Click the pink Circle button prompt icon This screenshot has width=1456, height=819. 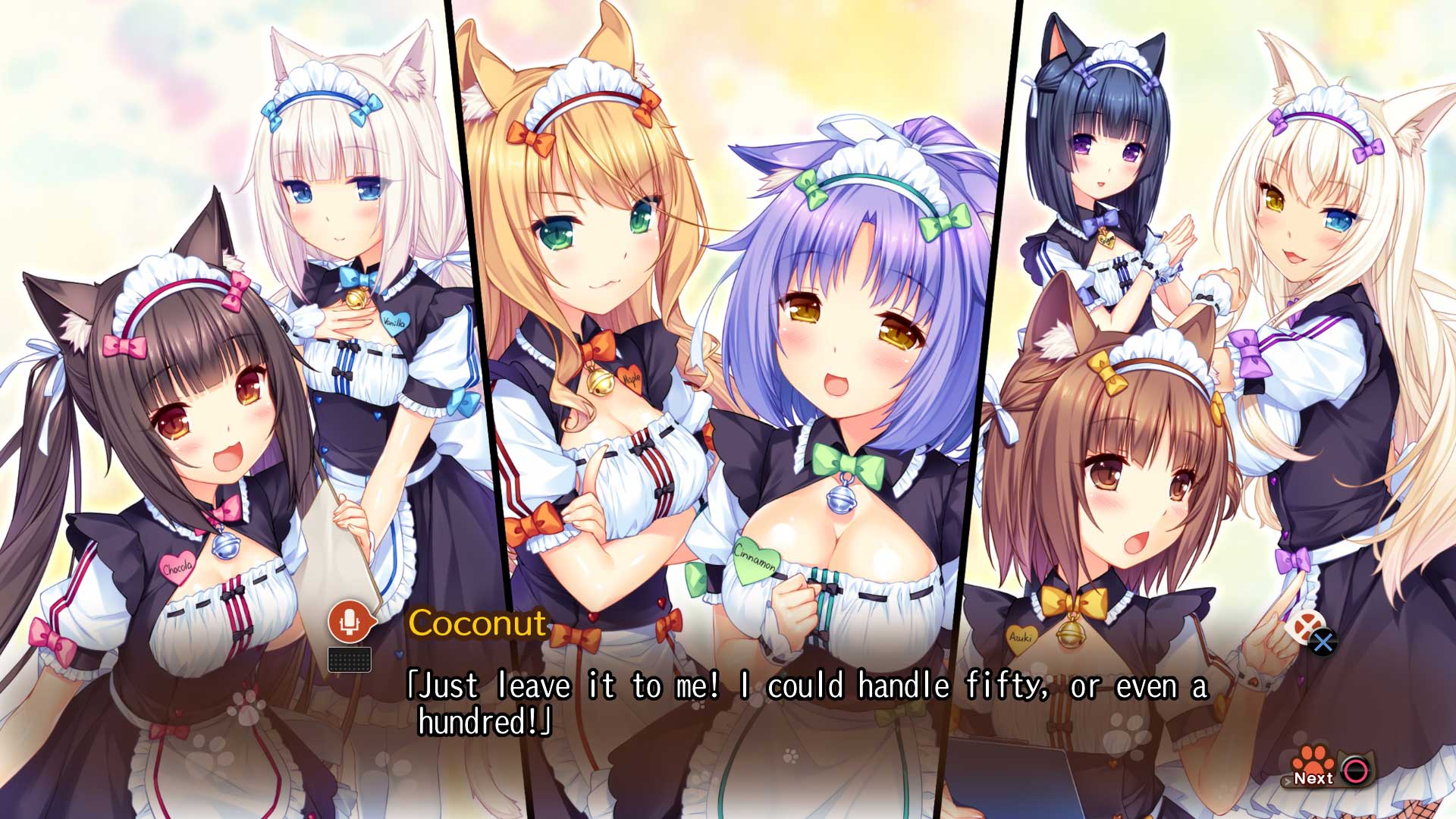(1355, 770)
